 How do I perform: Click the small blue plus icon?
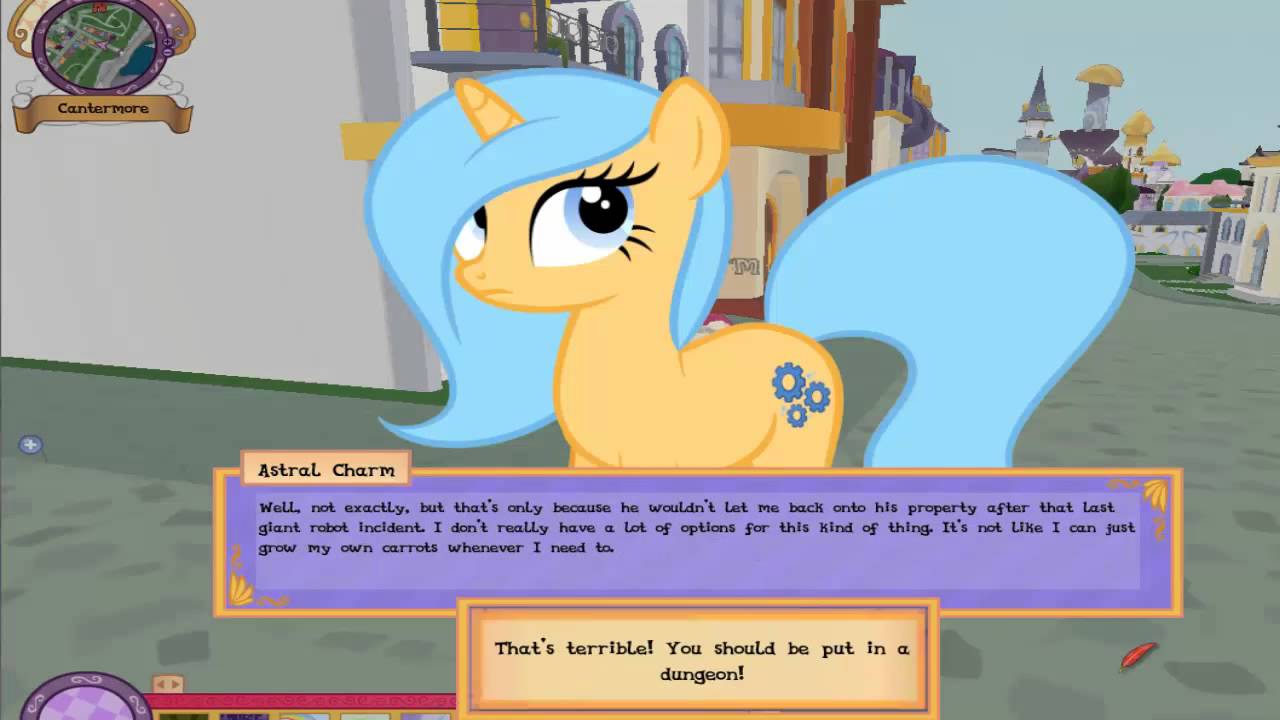click(x=30, y=445)
